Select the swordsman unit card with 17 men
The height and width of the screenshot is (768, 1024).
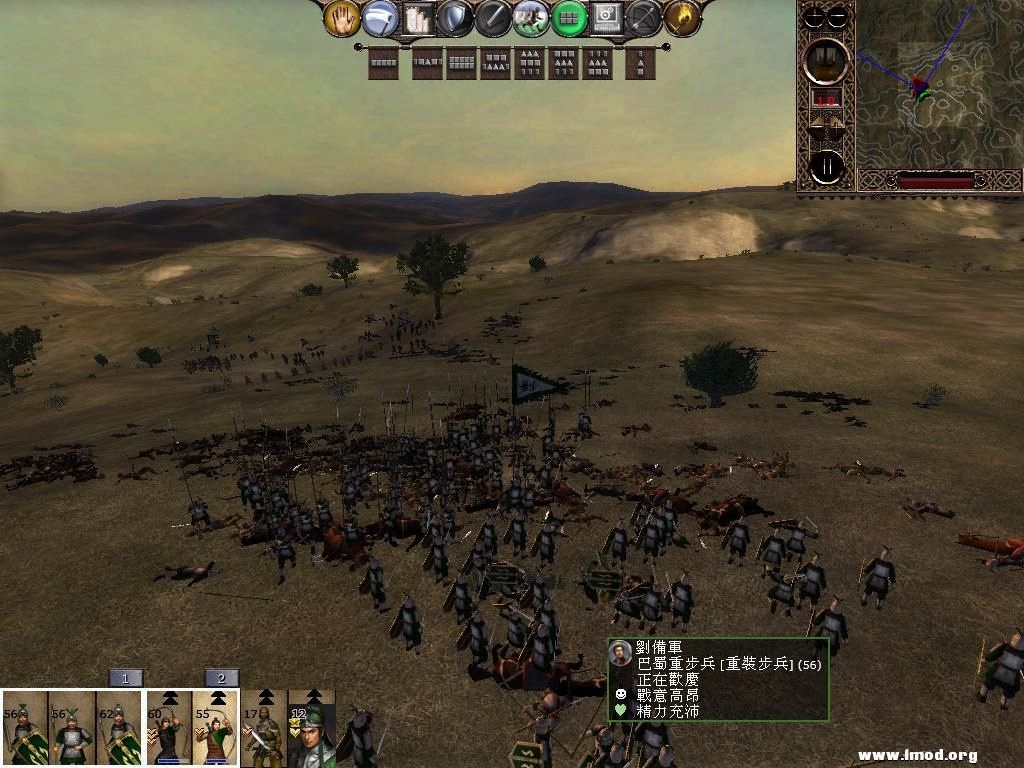click(264, 728)
